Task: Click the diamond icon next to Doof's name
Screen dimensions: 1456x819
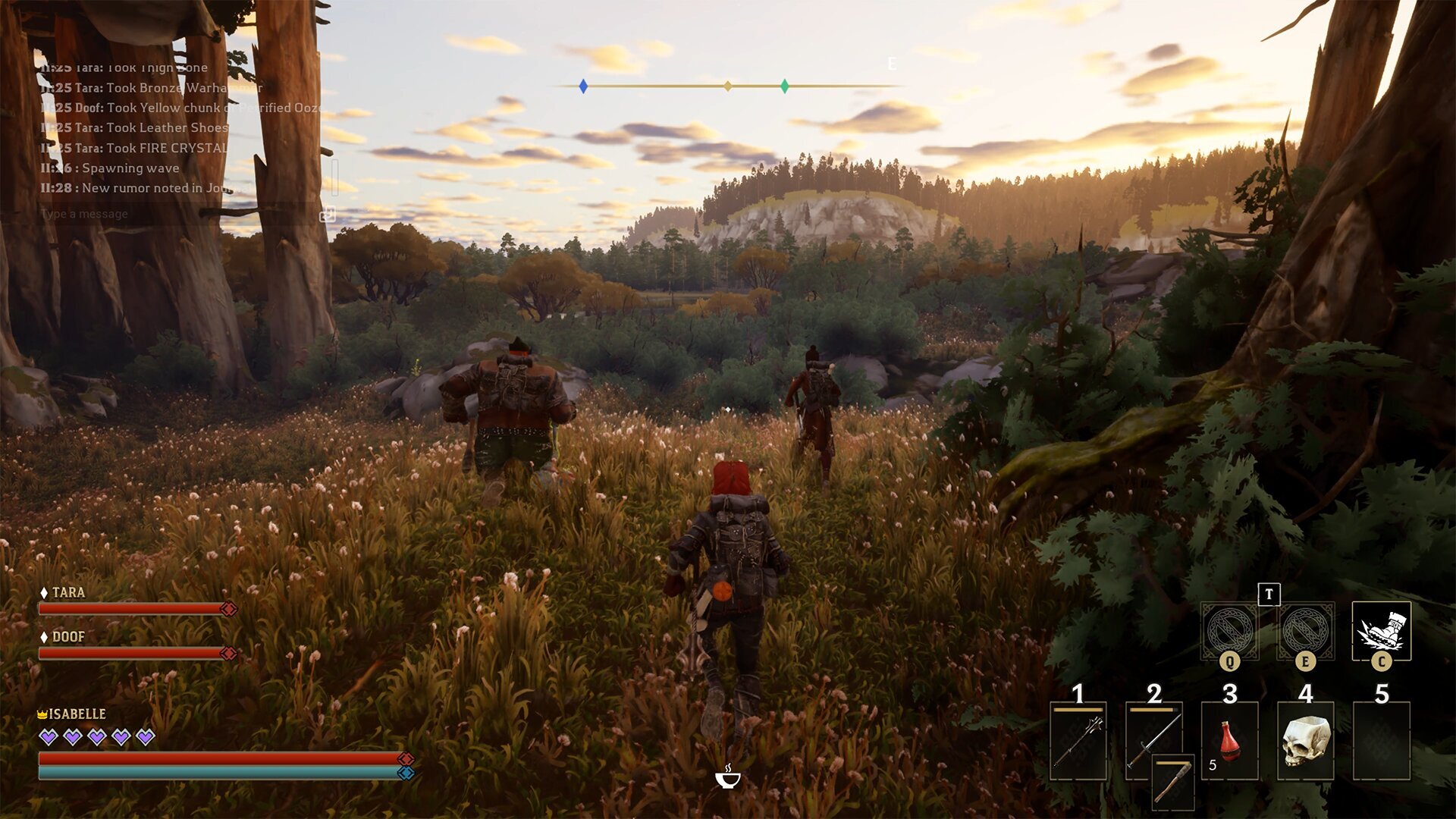Action: coord(43,637)
